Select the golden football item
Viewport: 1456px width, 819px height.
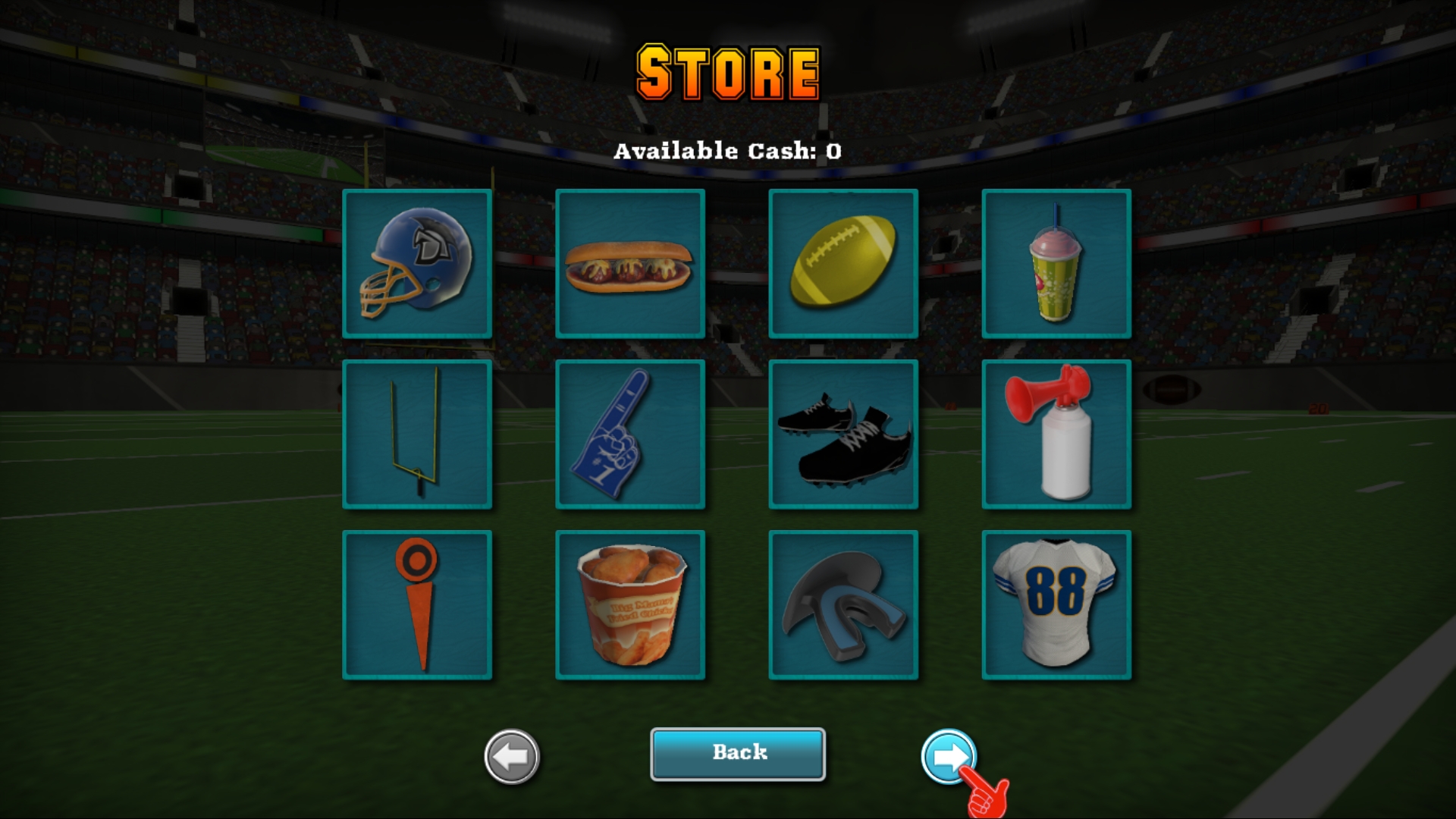(x=843, y=264)
